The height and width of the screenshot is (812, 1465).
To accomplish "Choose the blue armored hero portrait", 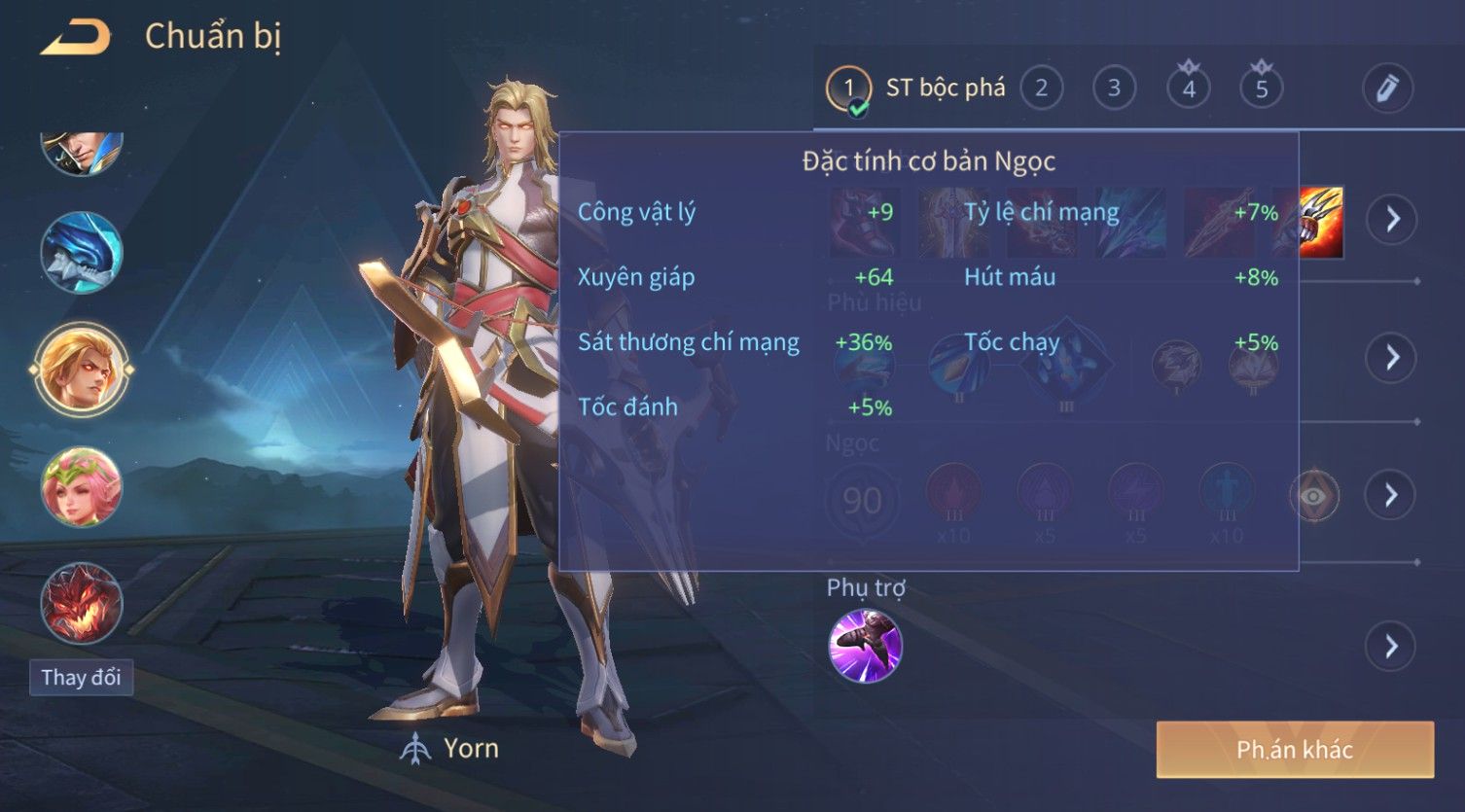I will 82,252.
